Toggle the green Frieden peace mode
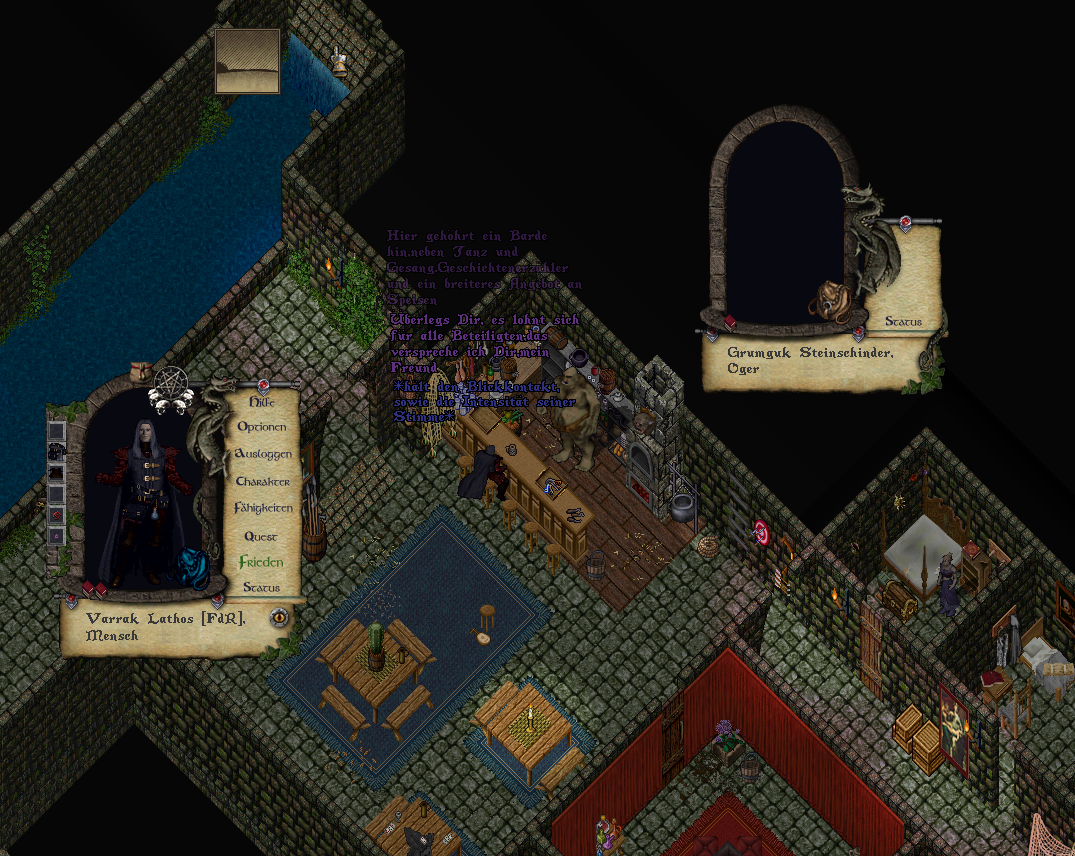The image size is (1075, 856). point(261,562)
